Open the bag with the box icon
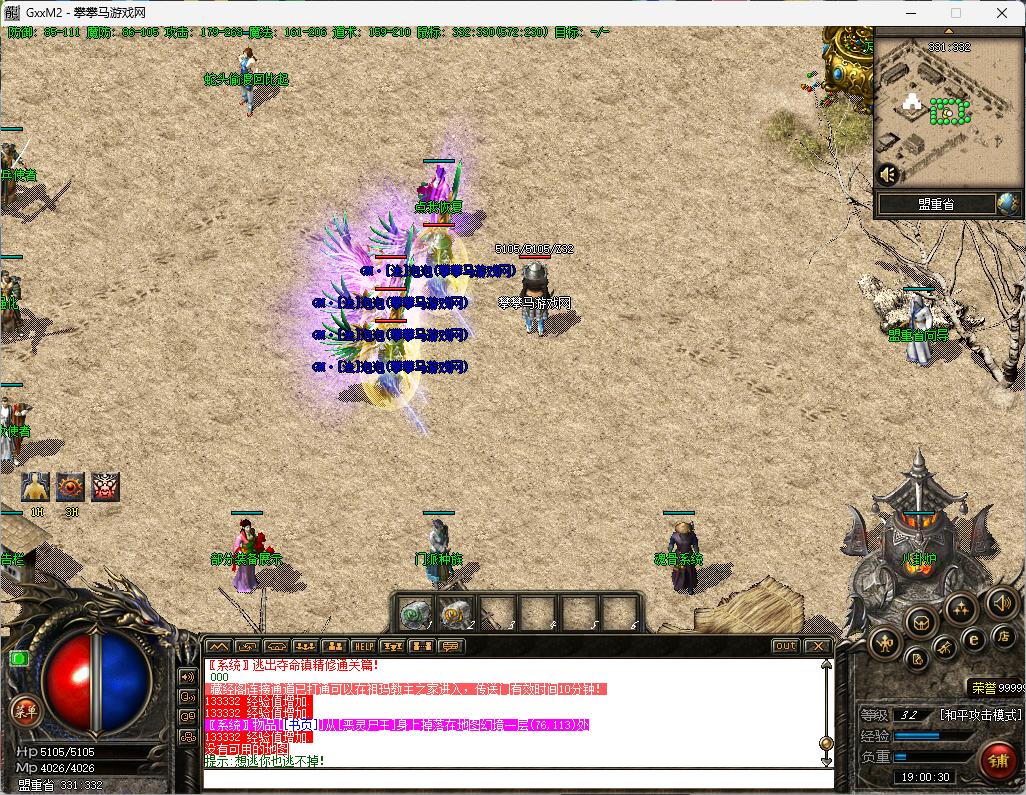The width and height of the screenshot is (1026, 795). tap(921, 623)
